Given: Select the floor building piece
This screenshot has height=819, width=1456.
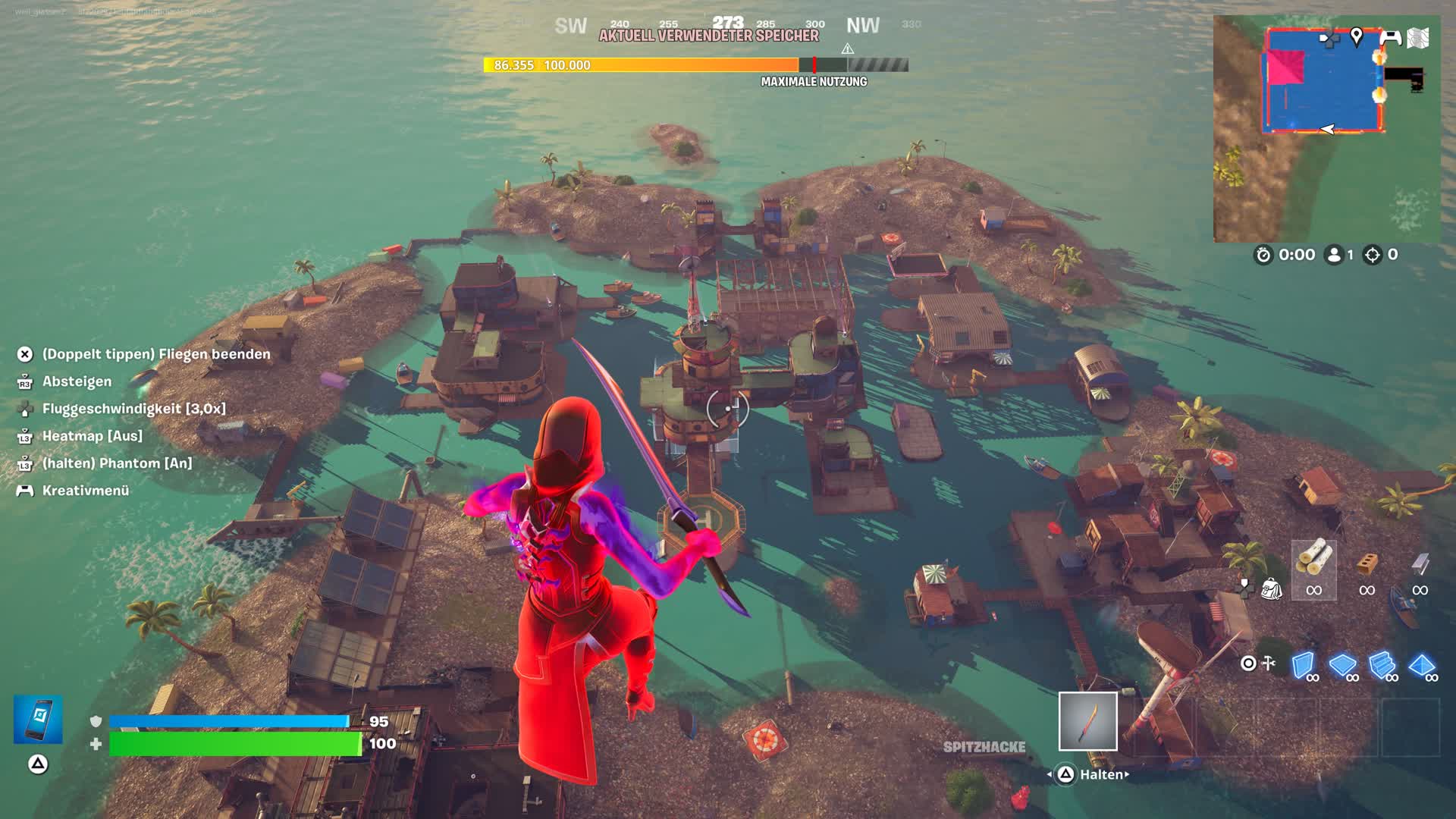Looking at the screenshot, I should [1343, 666].
